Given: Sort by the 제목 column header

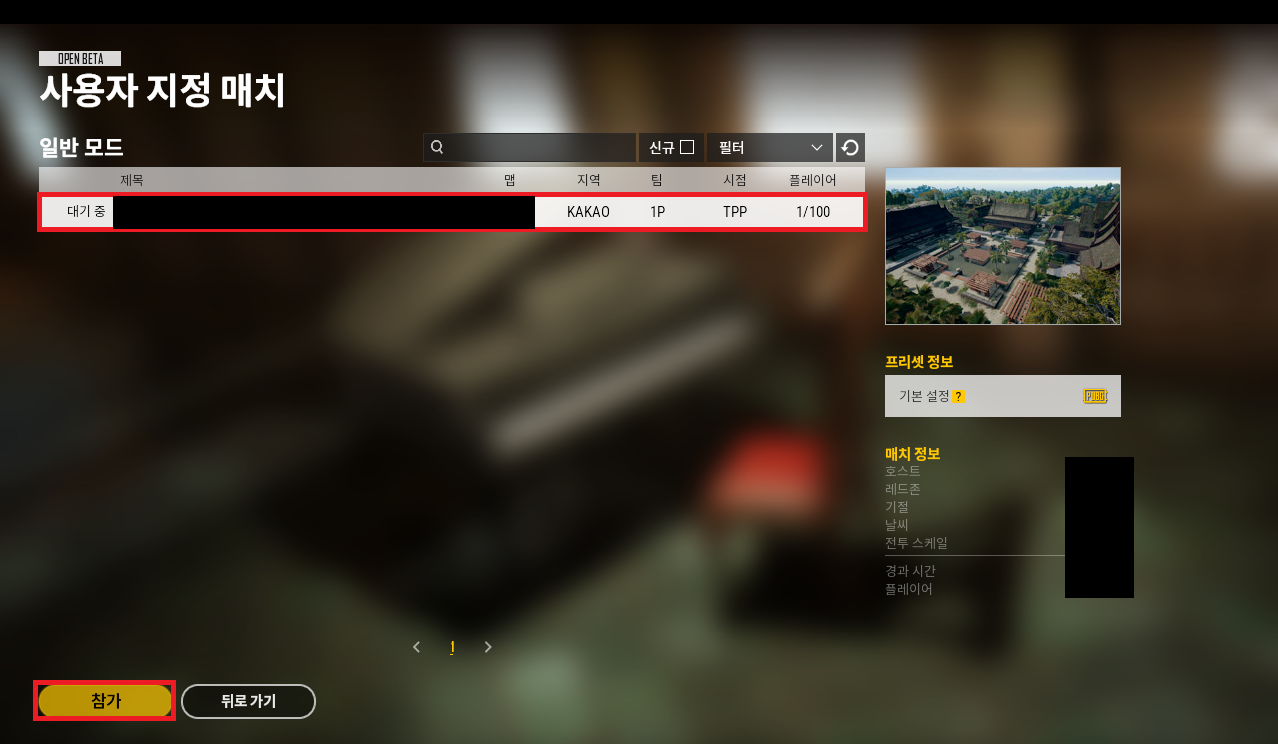Looking at the screenshot, I should [x=132, y=180].
